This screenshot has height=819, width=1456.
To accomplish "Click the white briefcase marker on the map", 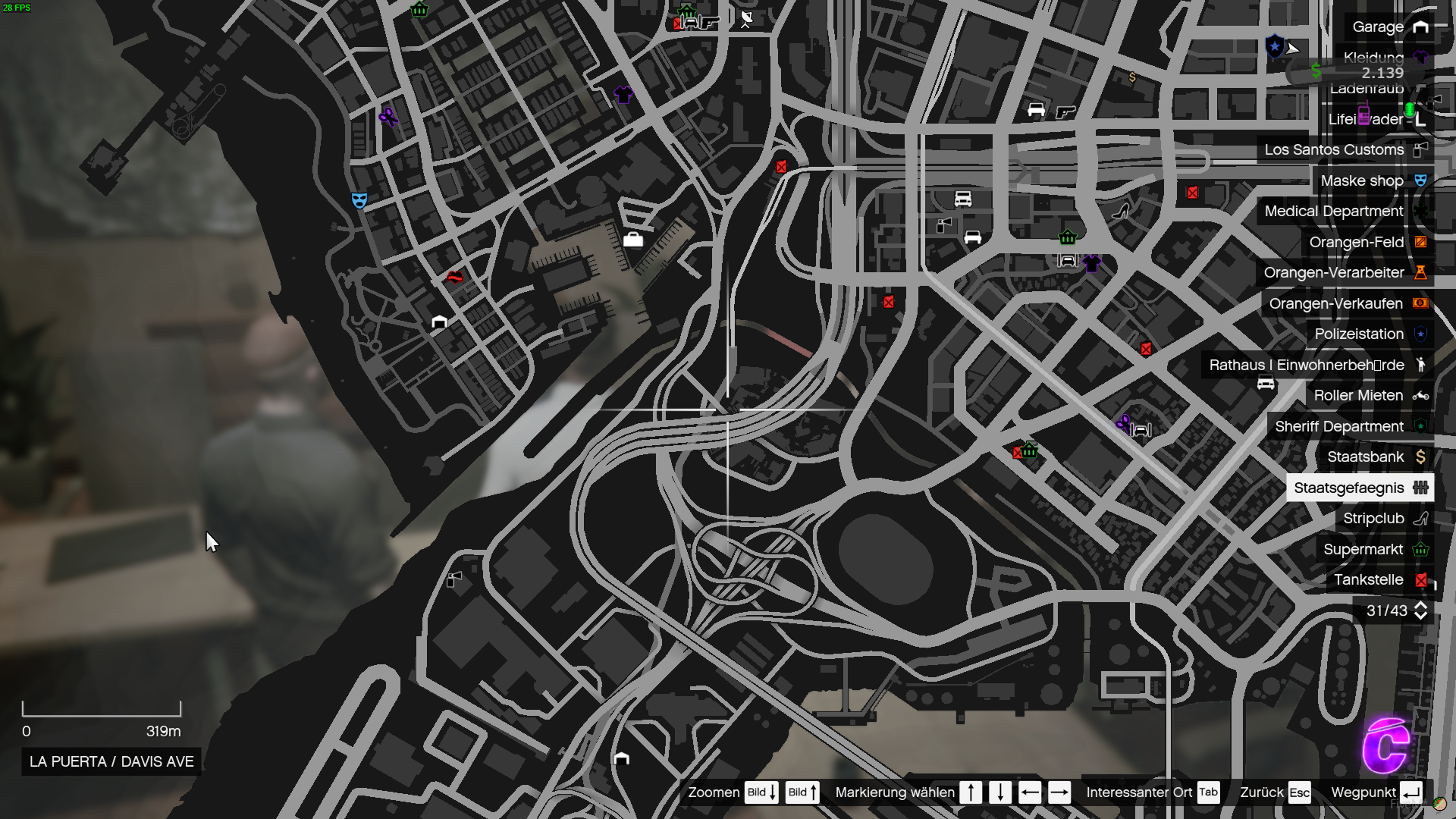I will [632, 240].
